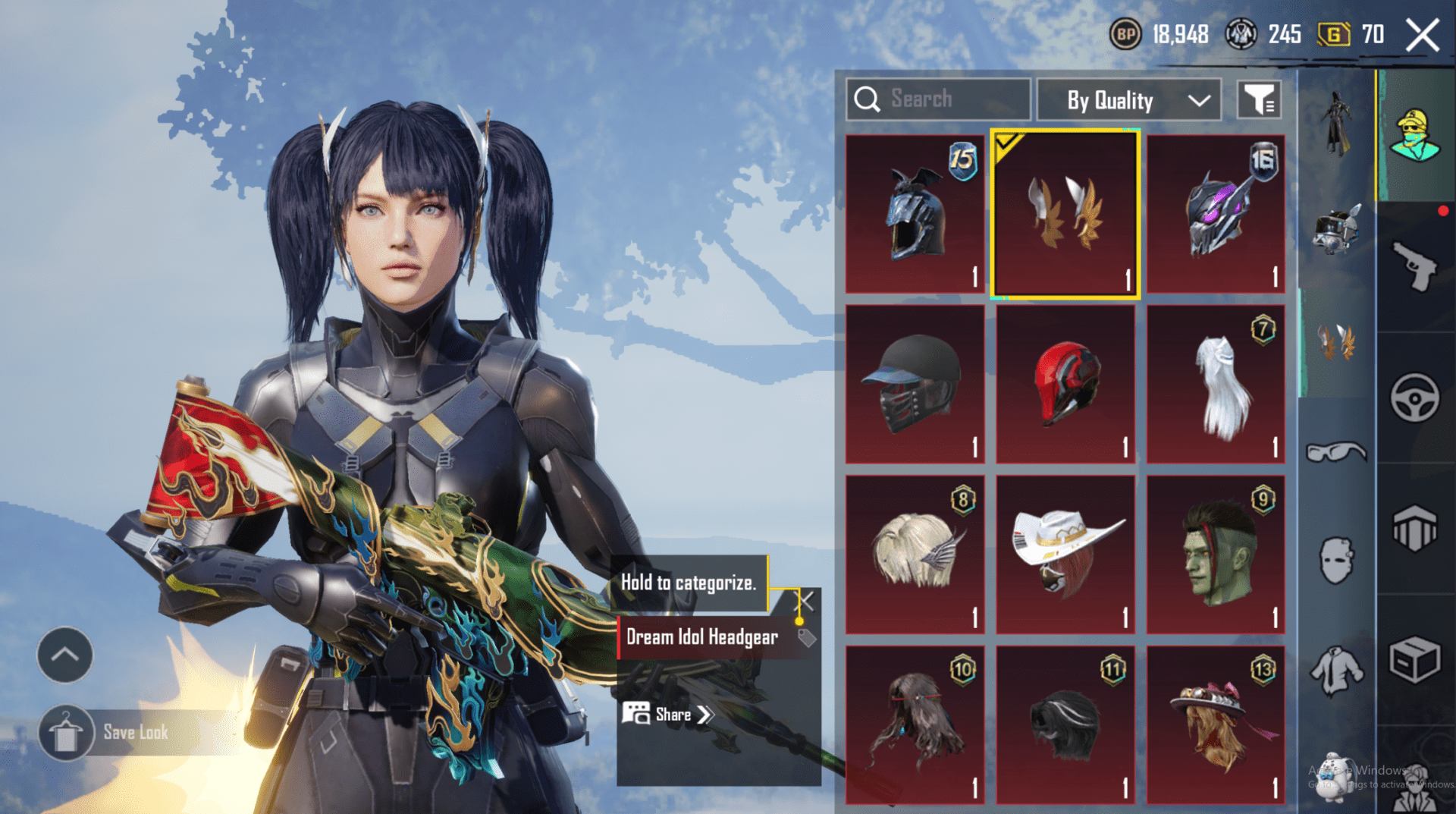Choose the white cowboy hat item
Viewport: 1456px width, 814px height.
pos(1065,554)
